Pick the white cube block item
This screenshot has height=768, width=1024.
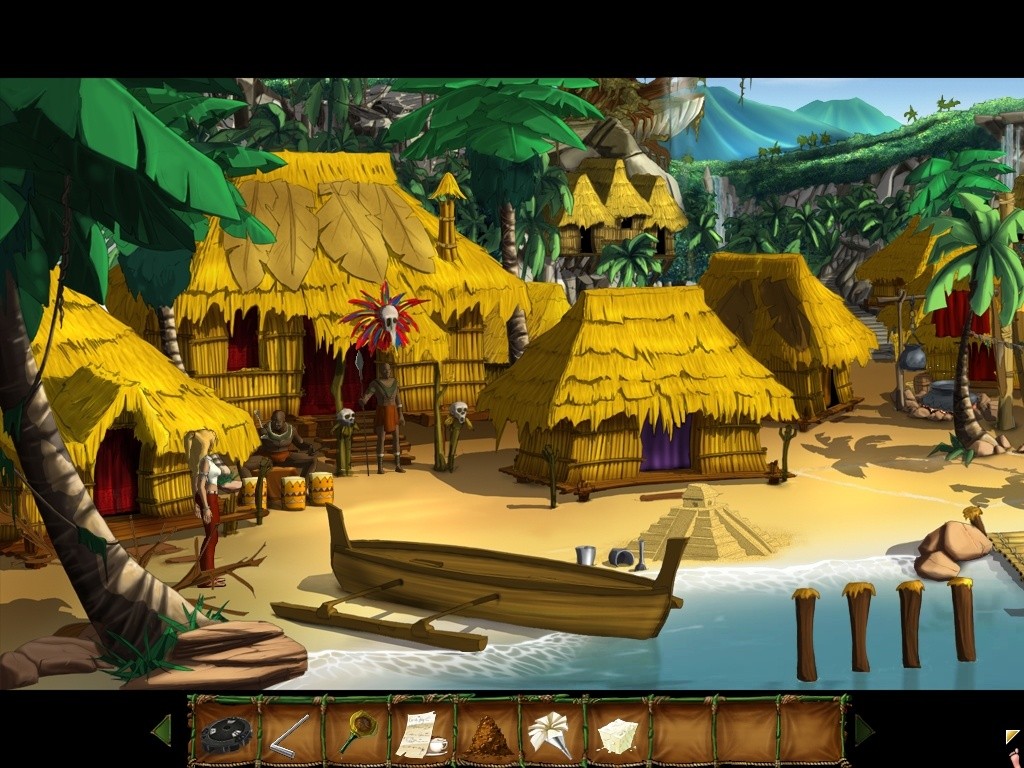[617, 735]
